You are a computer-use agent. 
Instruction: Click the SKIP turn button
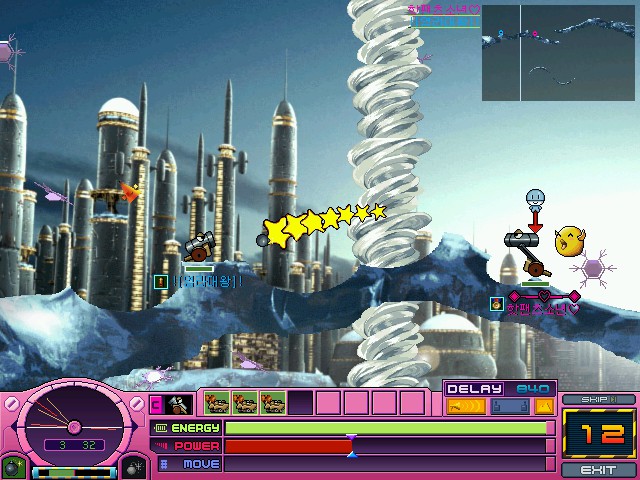[x=598, y=399]
